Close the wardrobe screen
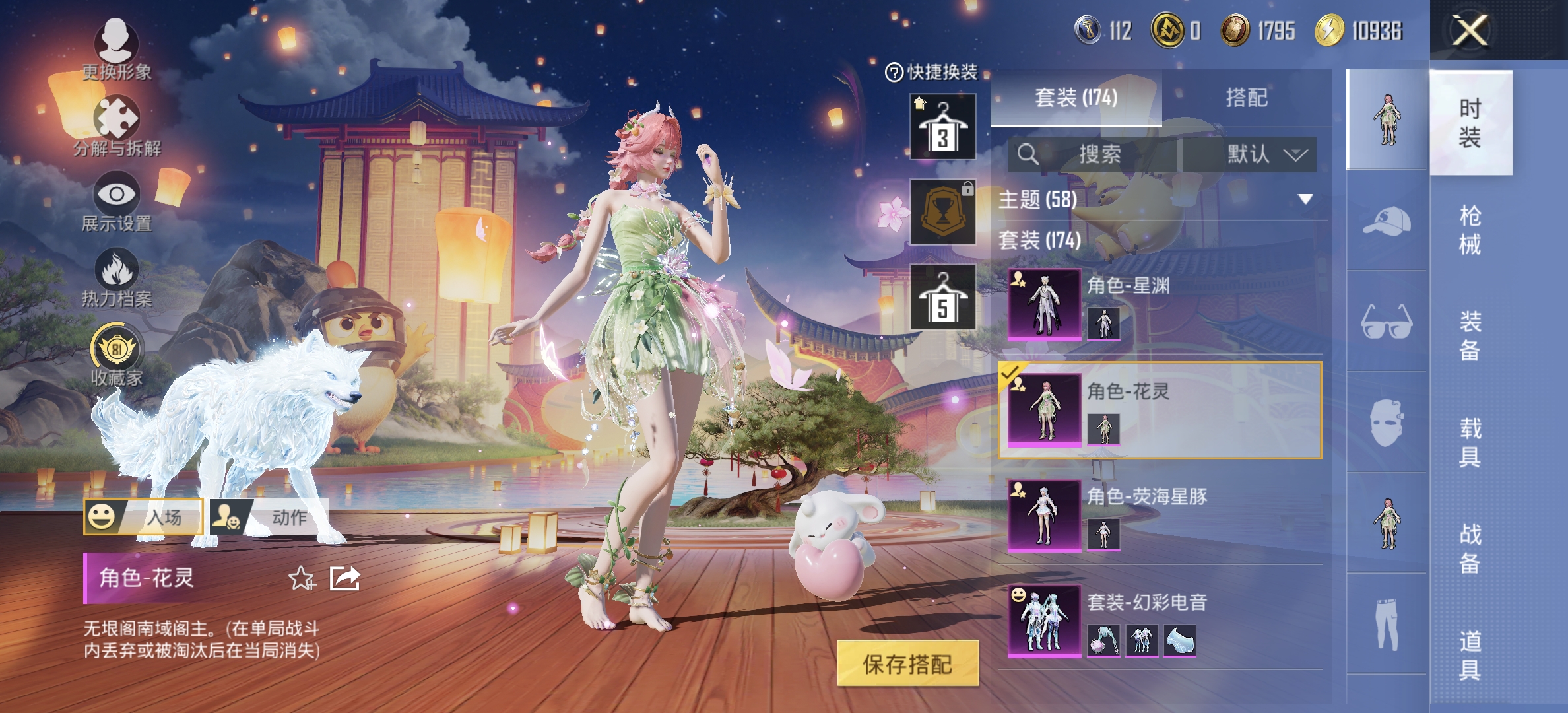1568x713 pixels. [x=1470, y=30]
